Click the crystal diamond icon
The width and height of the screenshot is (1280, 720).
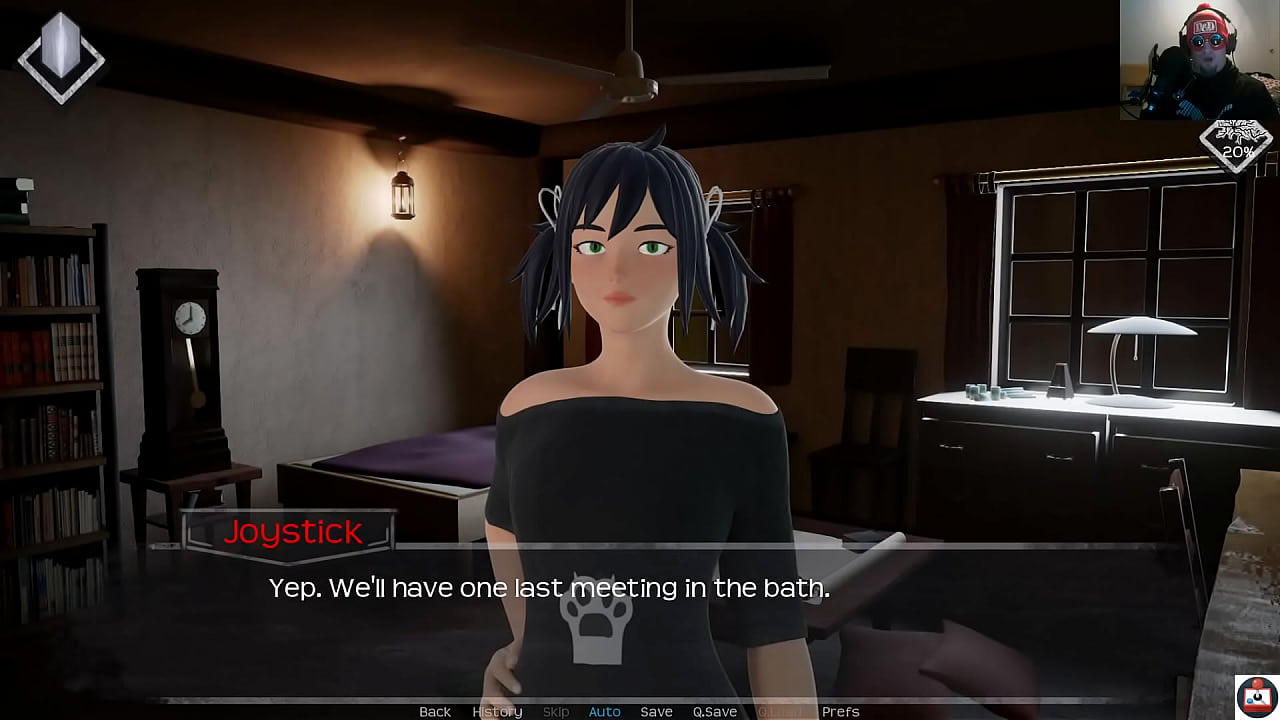coord(61,56)
